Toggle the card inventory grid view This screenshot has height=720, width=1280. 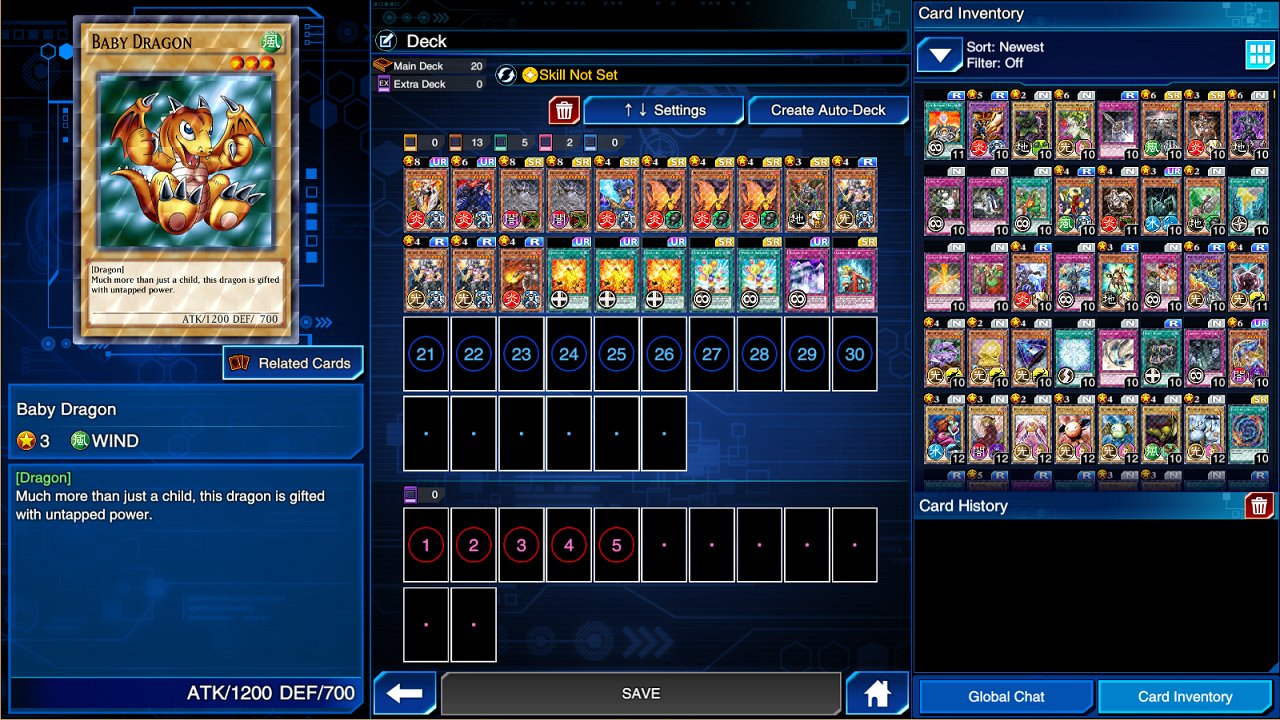pos(1260,55)
